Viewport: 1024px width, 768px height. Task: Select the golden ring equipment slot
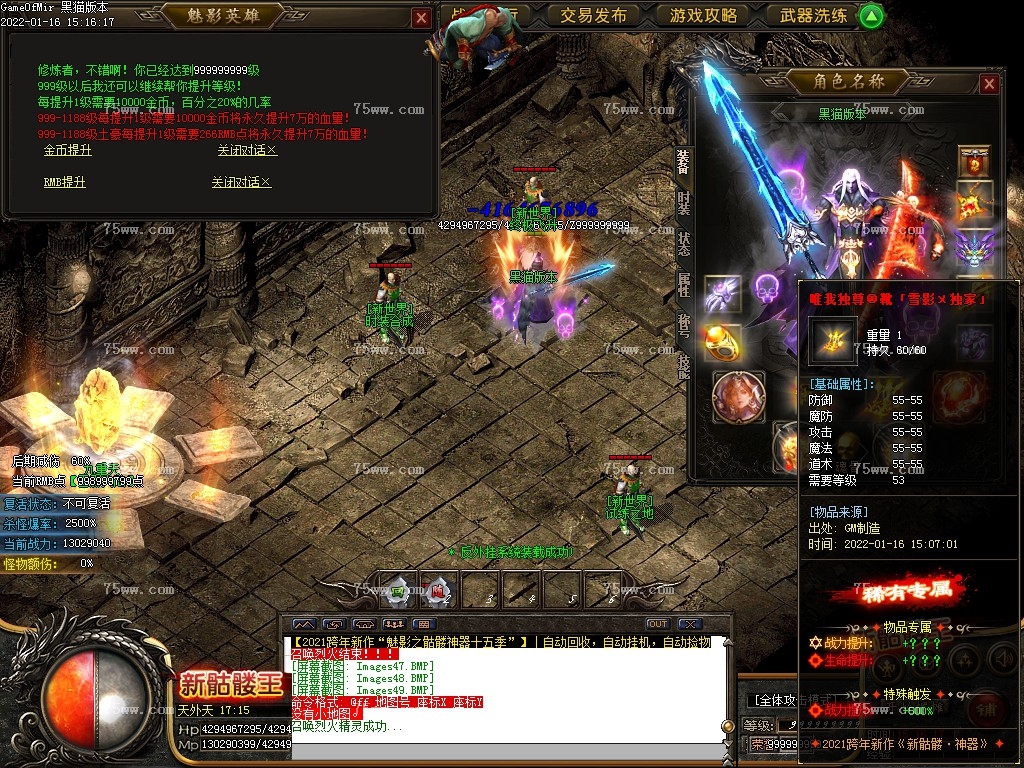click(x=722, y=342)
